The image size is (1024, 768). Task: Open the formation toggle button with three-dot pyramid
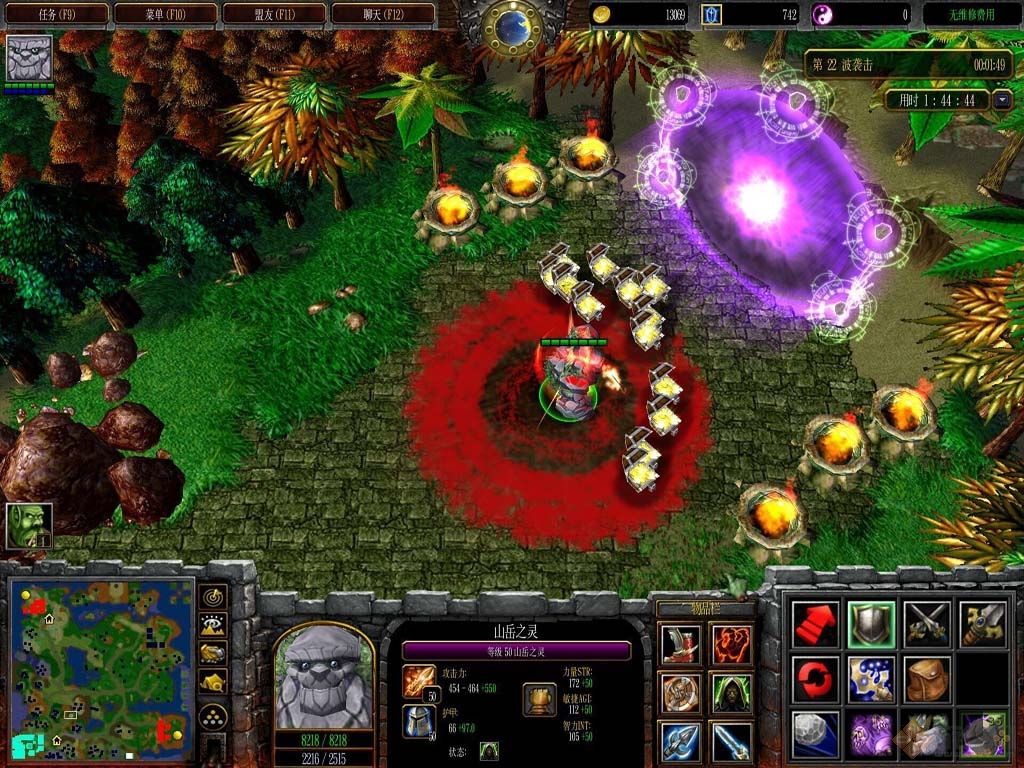(x=213, y=716)
